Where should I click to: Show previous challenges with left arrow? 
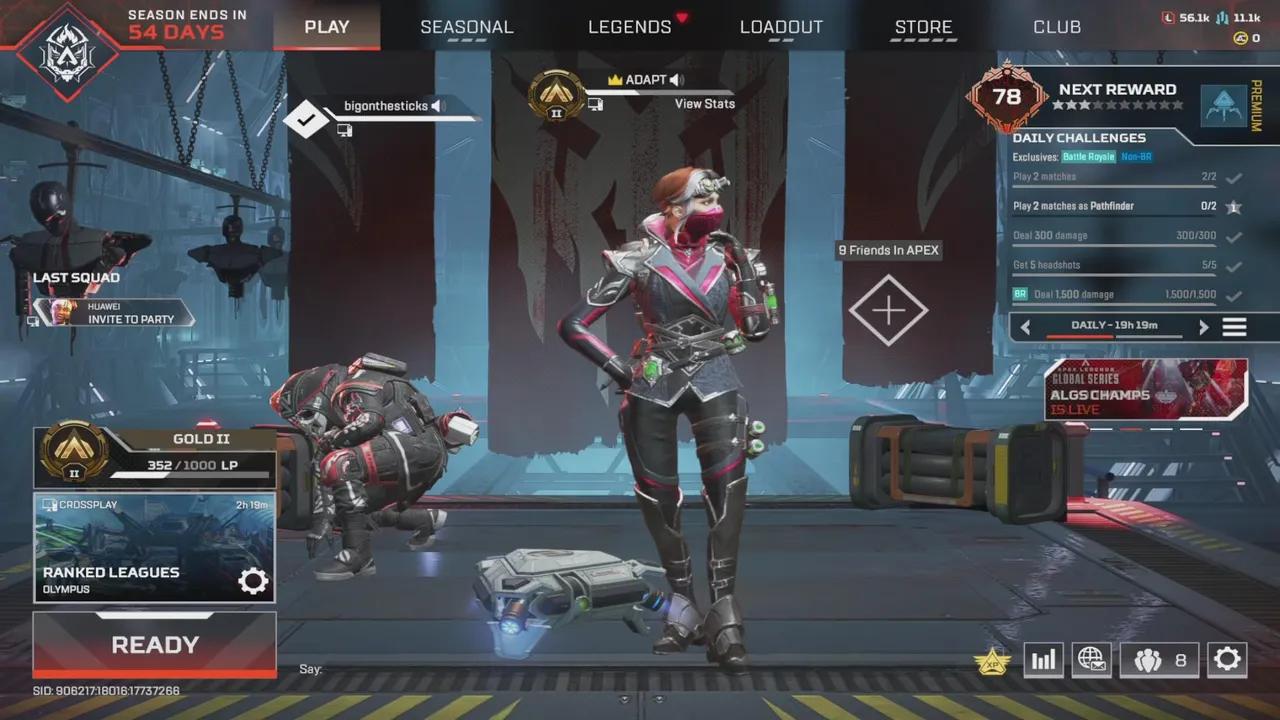pos(1026,326)
